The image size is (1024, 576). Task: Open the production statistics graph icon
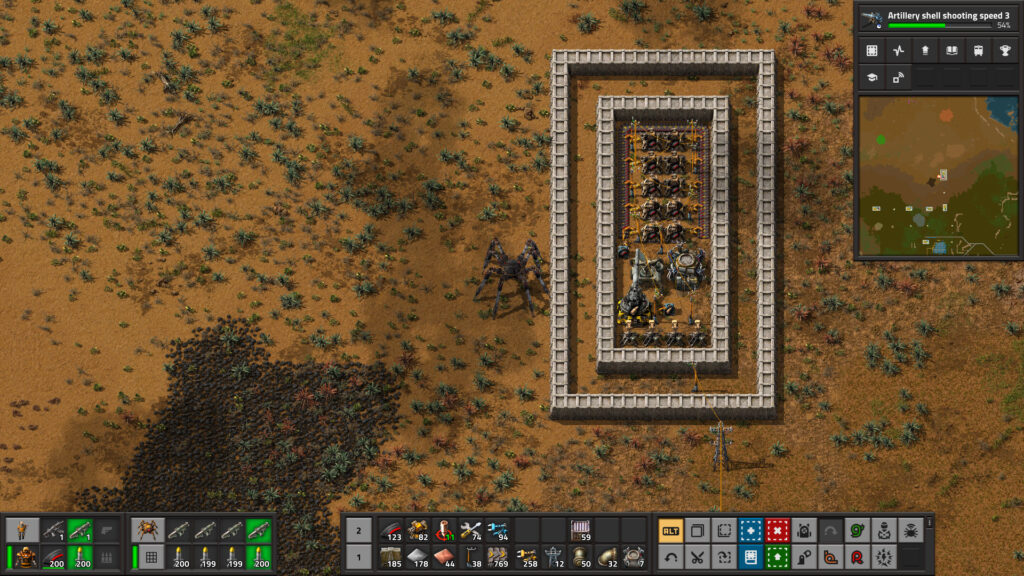(898, 51)
